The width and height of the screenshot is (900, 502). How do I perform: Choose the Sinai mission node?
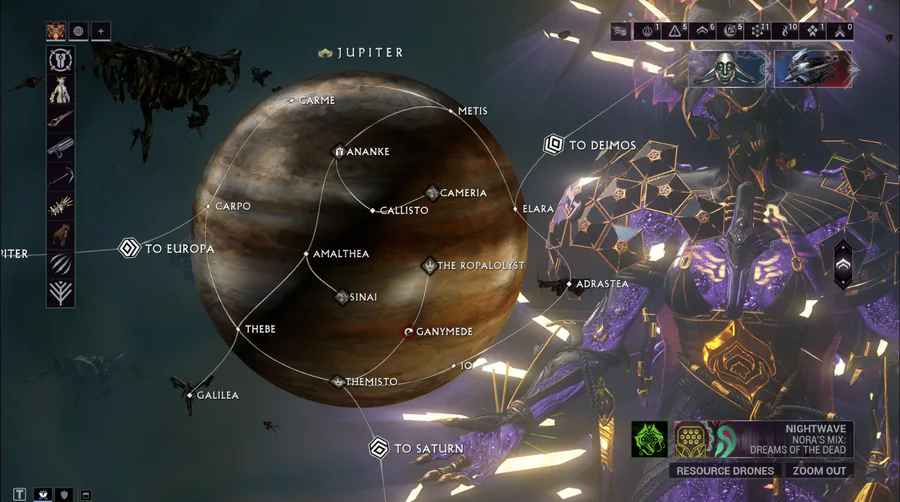[x=341, y=297]
